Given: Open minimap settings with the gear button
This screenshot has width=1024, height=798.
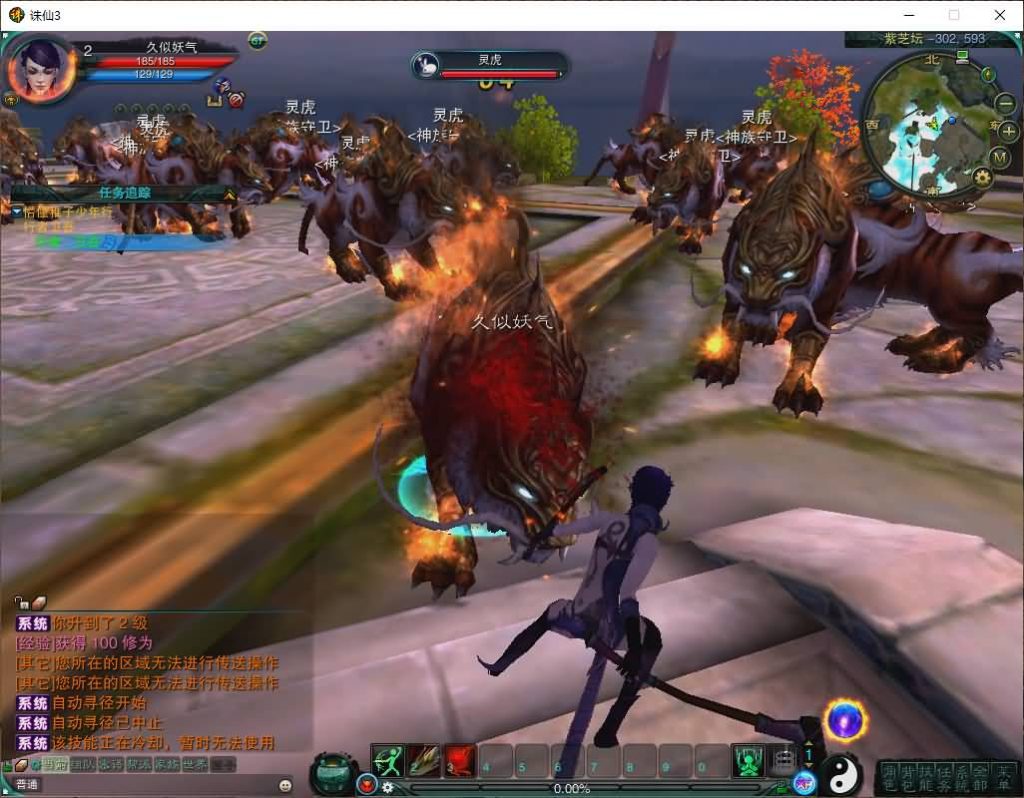Looking at the screenshot, I should pyautogui.click(x=982, y=178).
